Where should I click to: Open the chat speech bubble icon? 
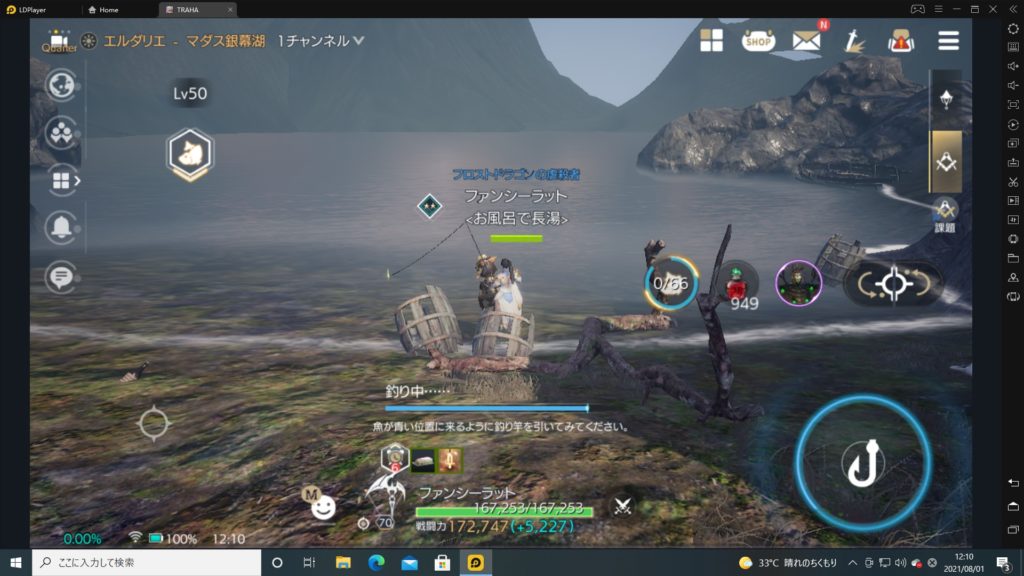click(61, 275)
